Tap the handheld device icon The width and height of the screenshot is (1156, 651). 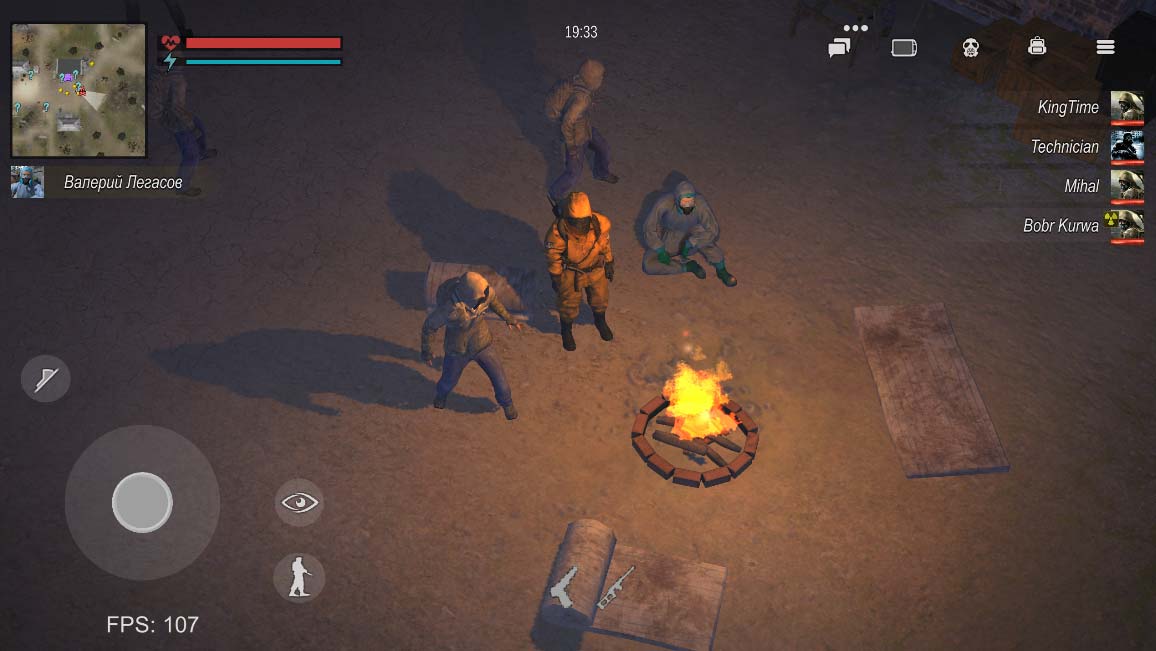click(904, 47)
